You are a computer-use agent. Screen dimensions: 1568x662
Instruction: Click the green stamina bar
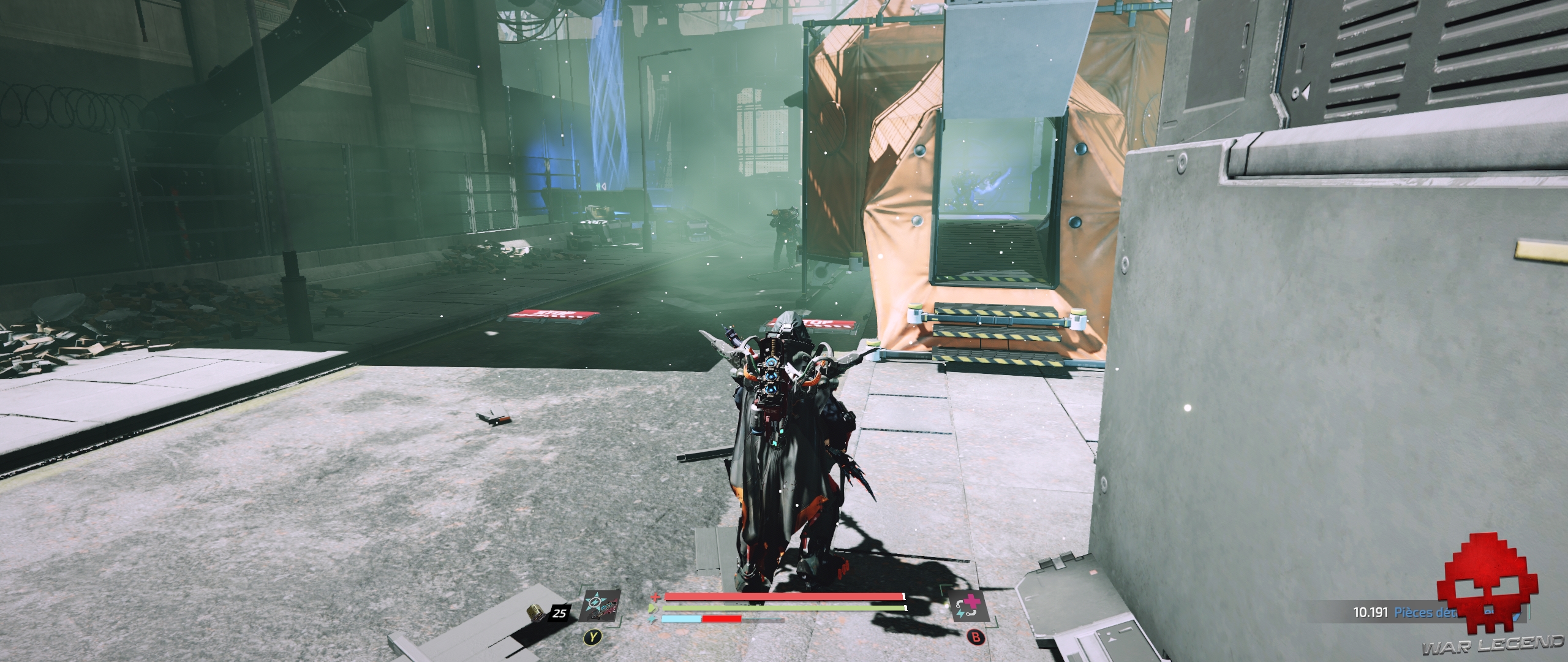[x=784, y=609]
